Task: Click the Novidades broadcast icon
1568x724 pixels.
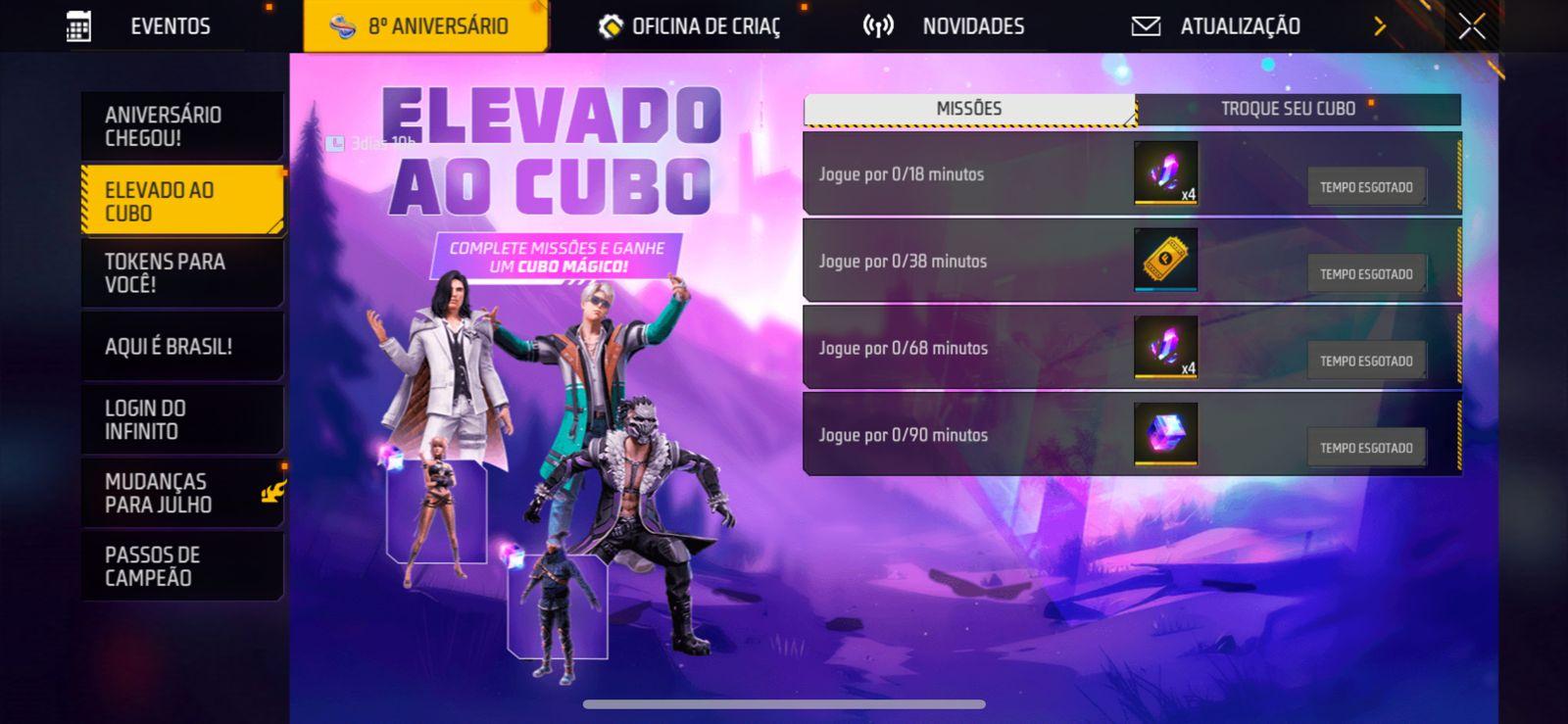Action: pyautogui.click(x=880, y=25)
